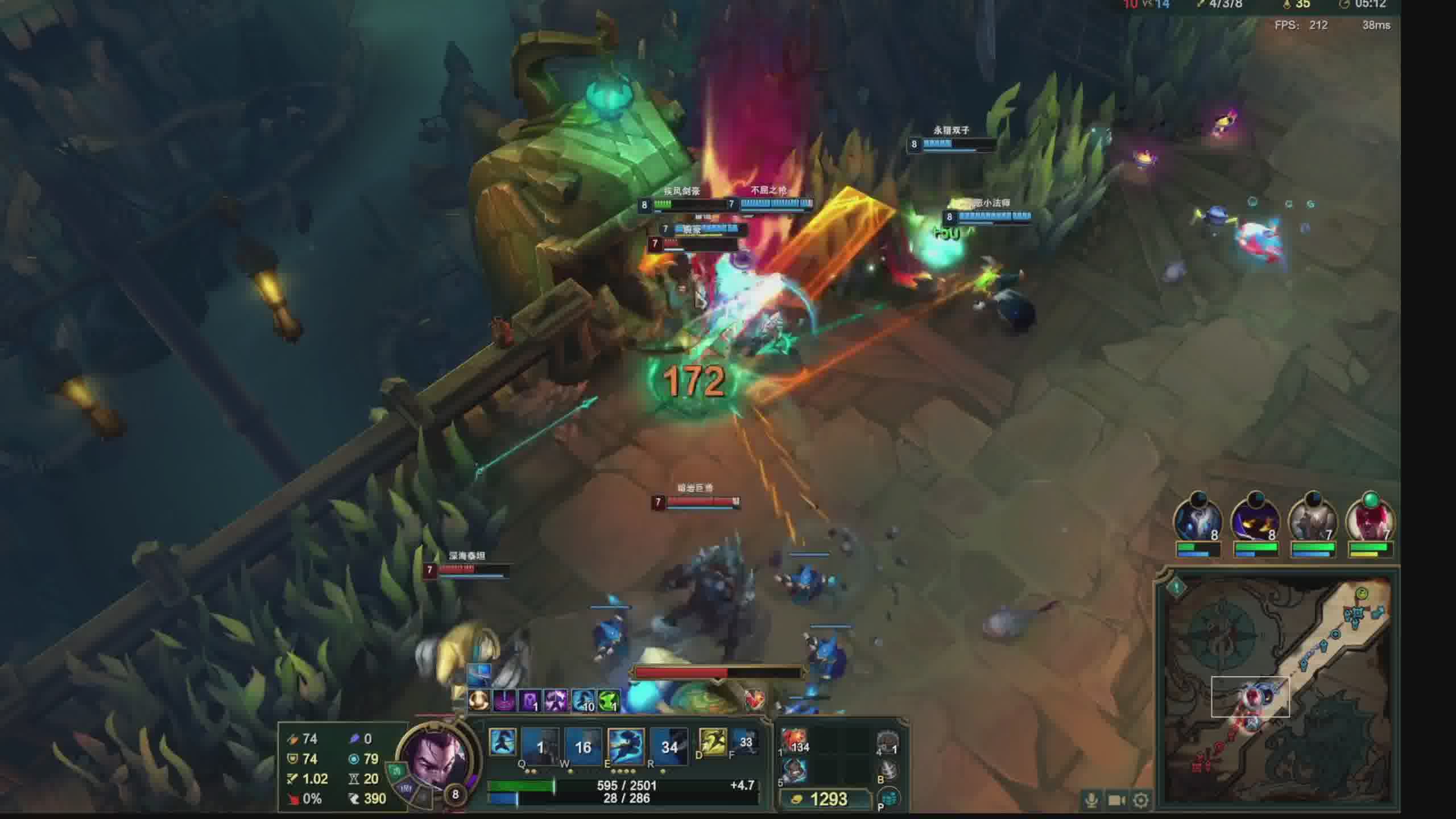Open the shop via the gold counter
The image size is (1456, 819).
(826, 799)
